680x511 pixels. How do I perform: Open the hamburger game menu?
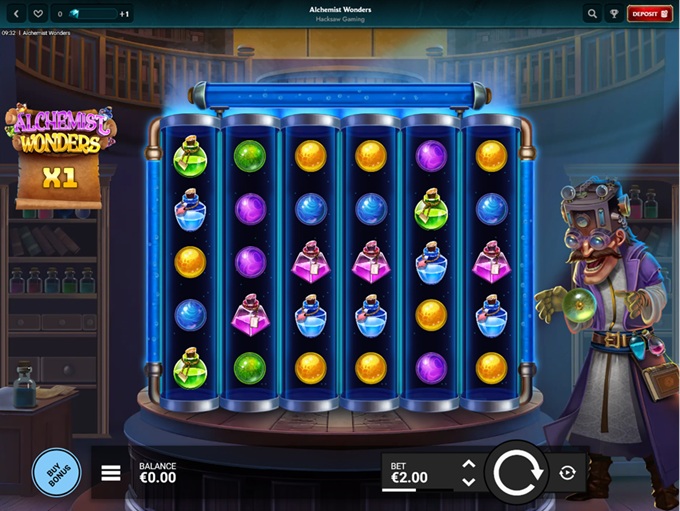(111, 473)
